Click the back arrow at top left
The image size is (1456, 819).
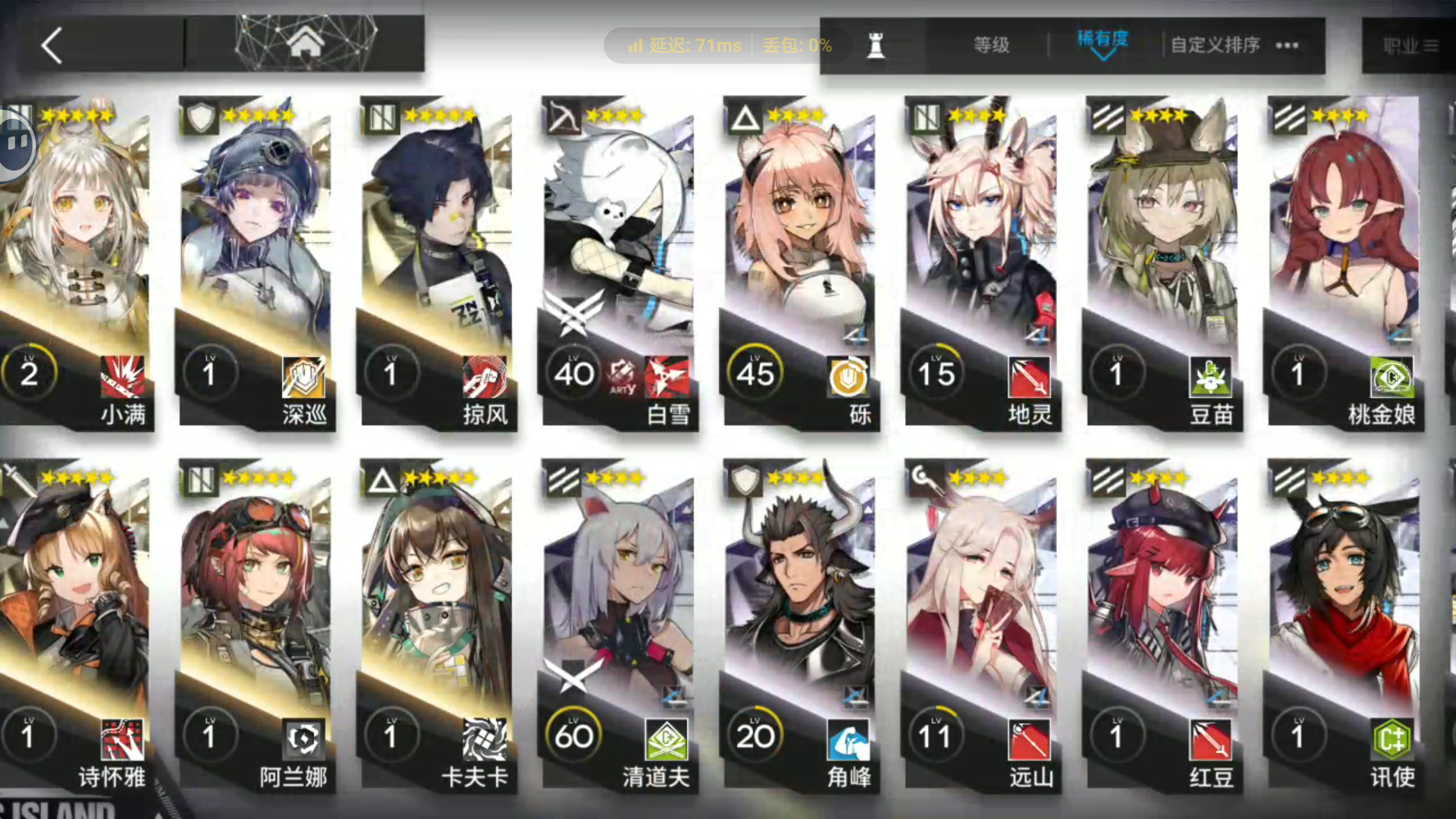pos(51,45)
